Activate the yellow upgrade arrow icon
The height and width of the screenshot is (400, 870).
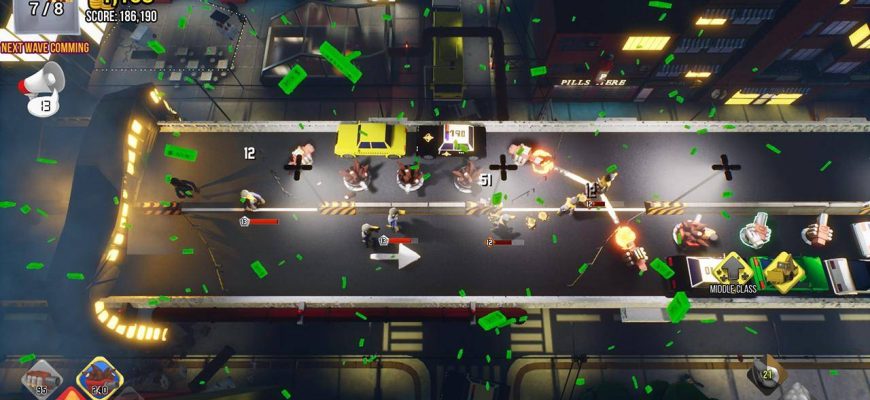point(732,268)
